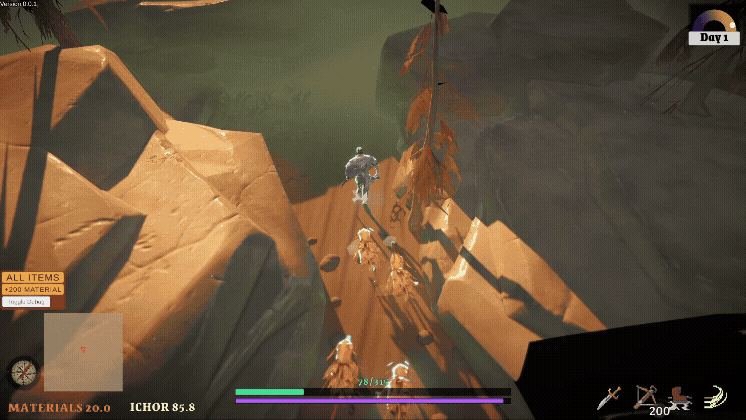Screen dimensions: 746x420
Task: Activate the wind slash ability icon
Action: pos(714,396)
